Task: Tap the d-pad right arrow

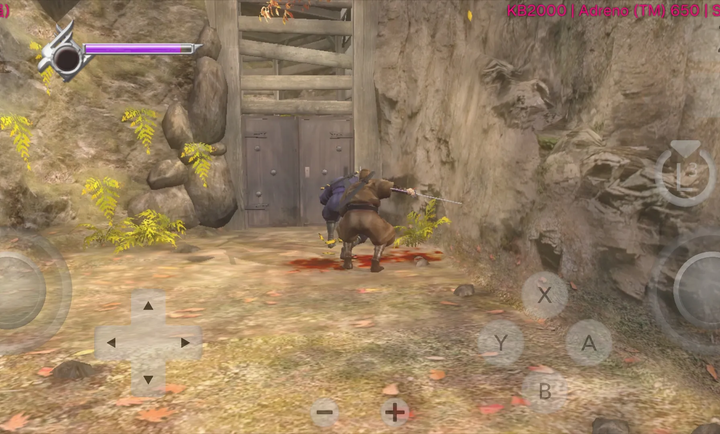Action: pos(185,343)
